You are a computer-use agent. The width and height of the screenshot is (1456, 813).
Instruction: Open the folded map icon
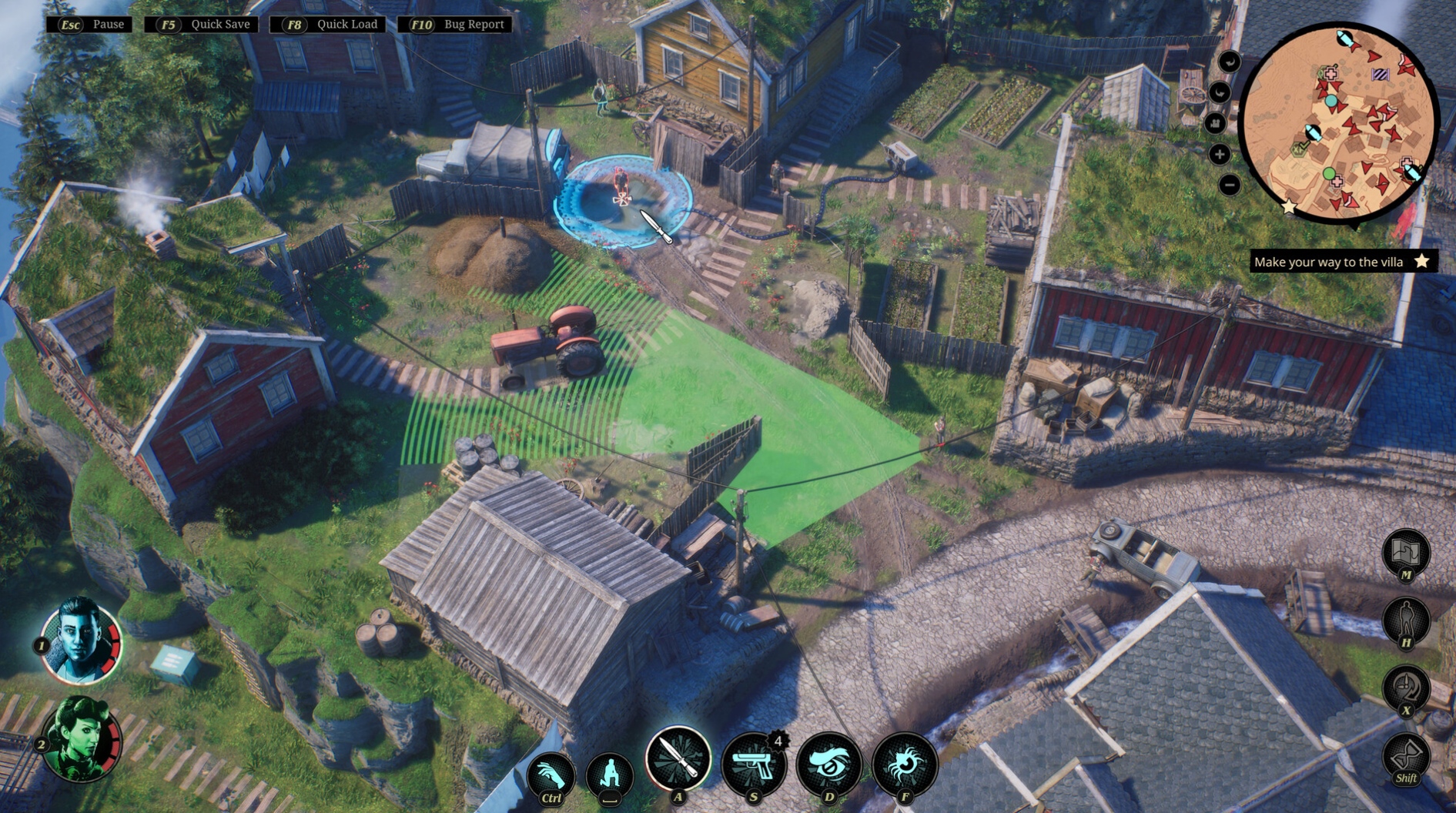(1406, 550)
